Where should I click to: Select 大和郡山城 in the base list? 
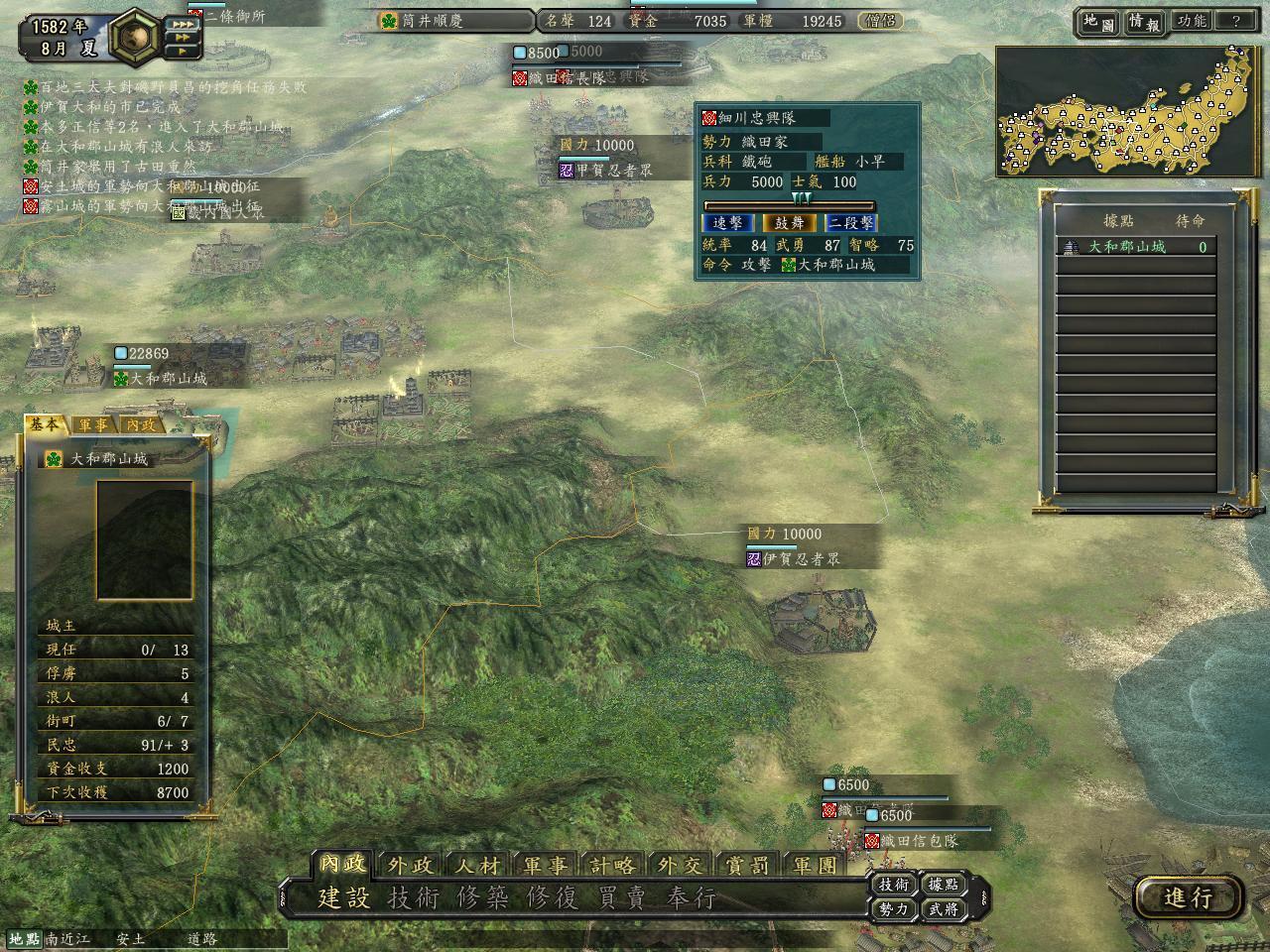point(1127,247)
